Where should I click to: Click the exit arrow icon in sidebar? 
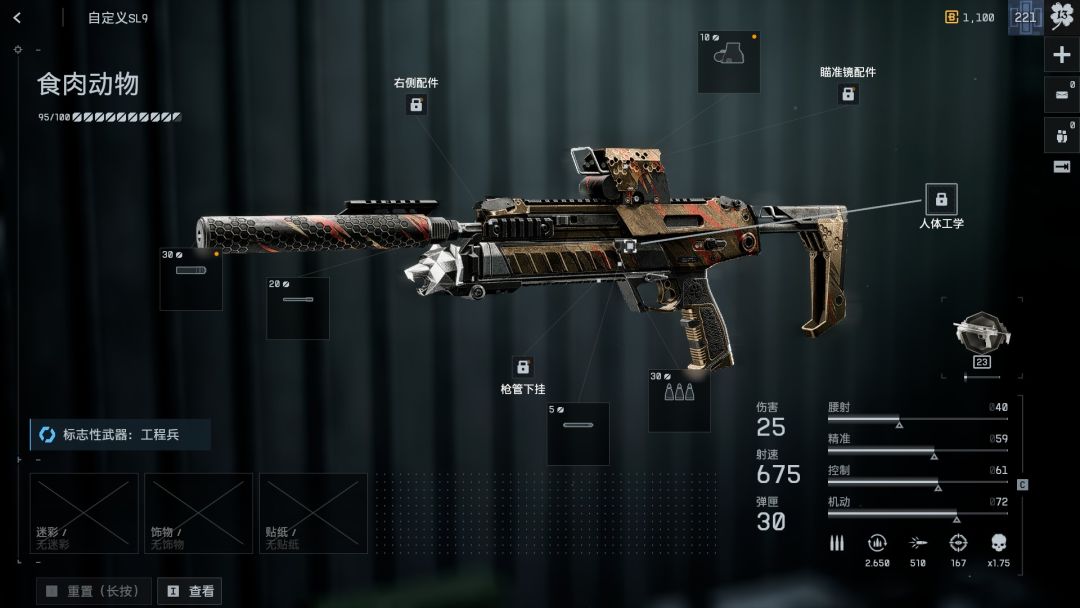1061,167
